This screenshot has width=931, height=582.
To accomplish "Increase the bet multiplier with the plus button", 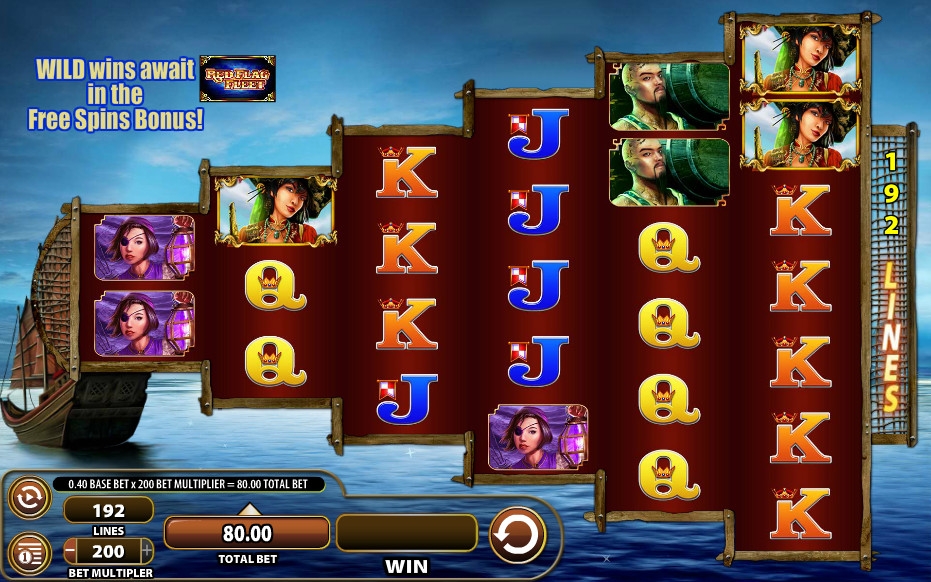I will pyautogui.click(x=146, y=551).
